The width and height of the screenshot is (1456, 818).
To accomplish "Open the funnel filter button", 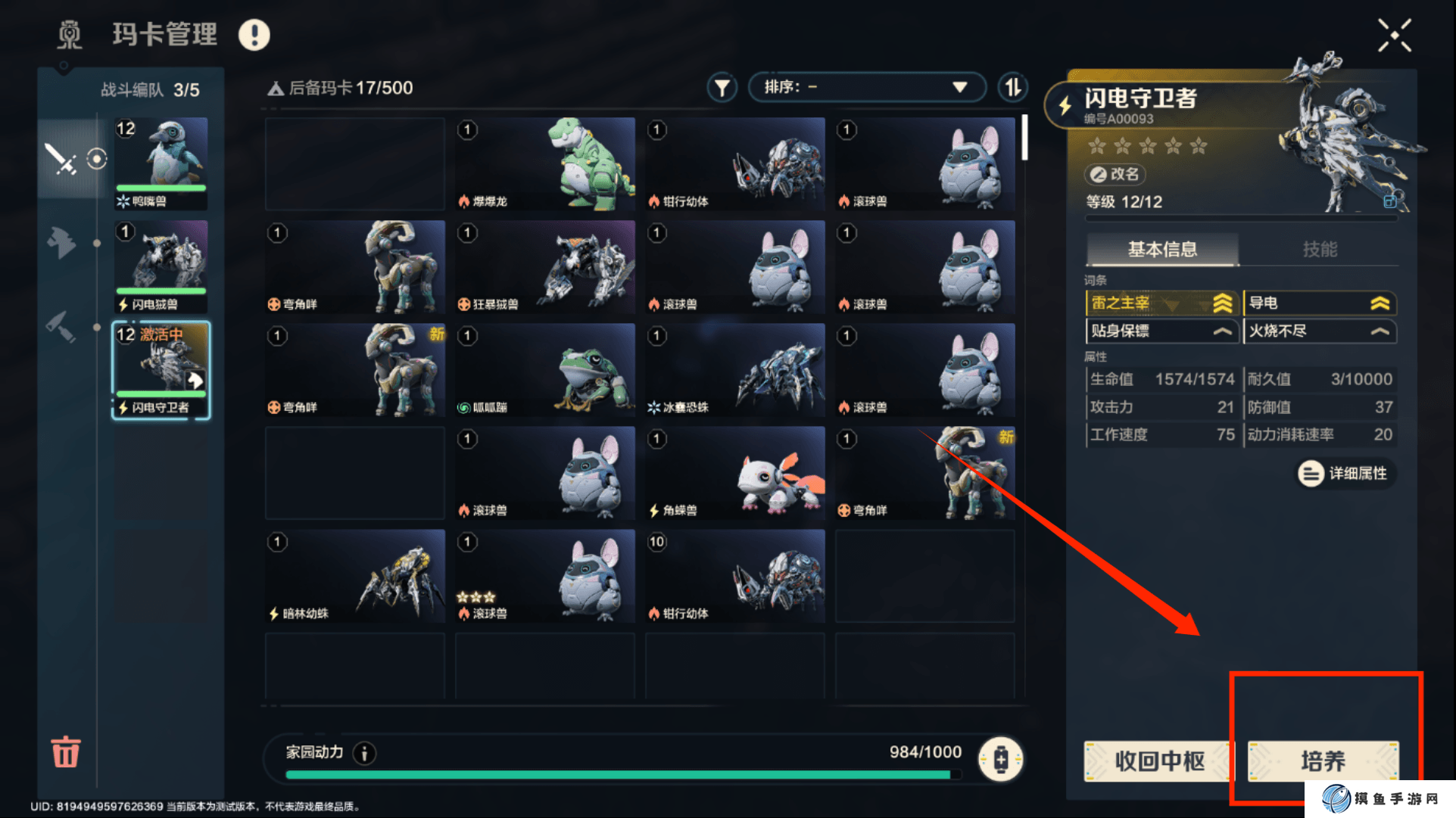I will 722,88.
